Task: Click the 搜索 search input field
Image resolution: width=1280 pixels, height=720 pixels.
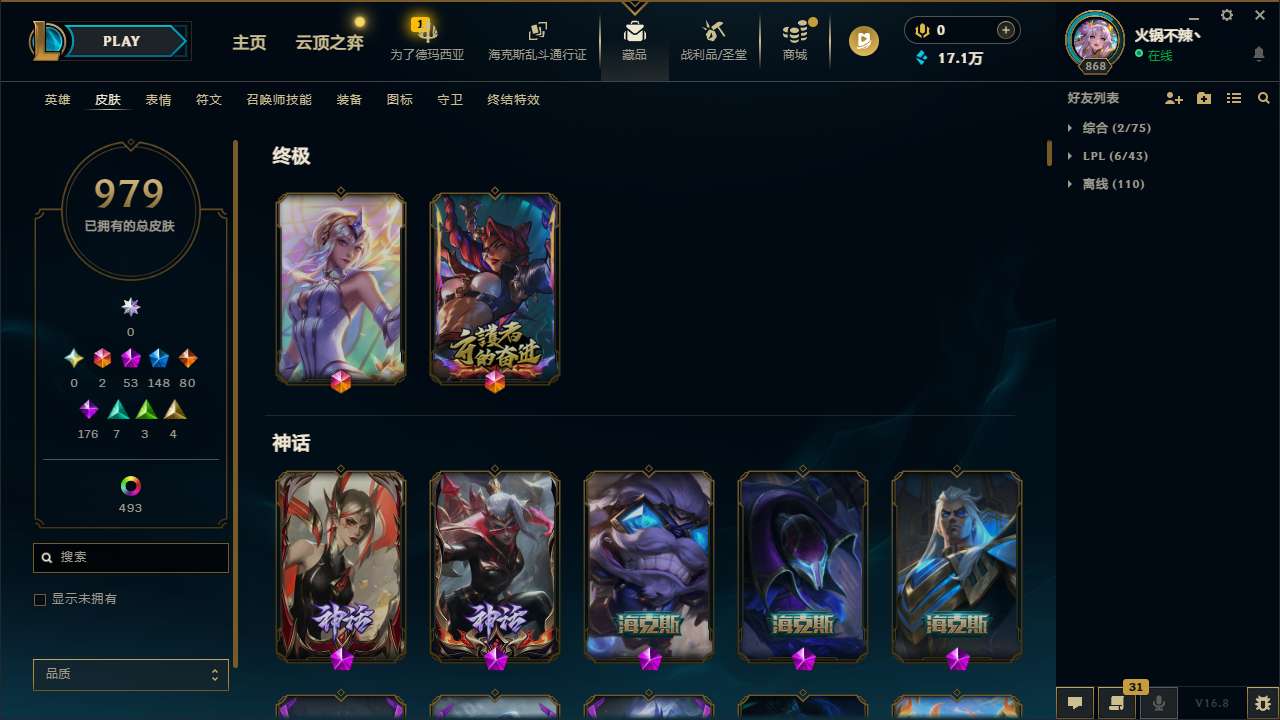Action: [x=130, y=557]
